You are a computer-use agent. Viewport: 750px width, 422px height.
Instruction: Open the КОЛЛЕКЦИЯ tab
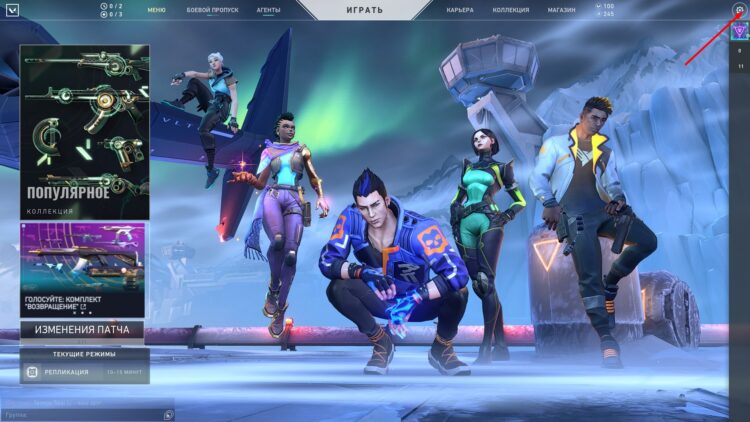click(511, 9)
